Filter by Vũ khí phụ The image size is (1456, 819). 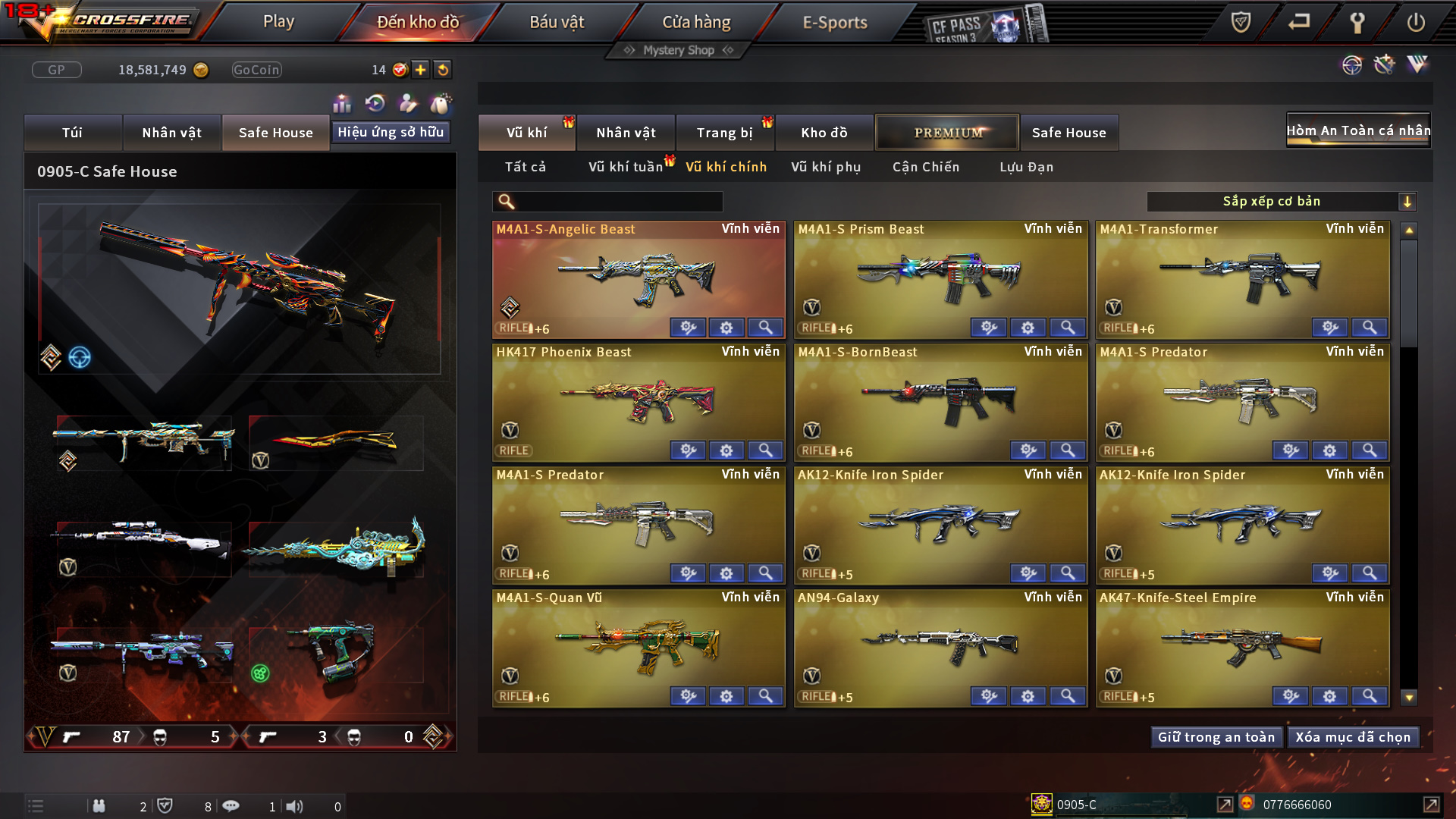[x=826, y=167]
